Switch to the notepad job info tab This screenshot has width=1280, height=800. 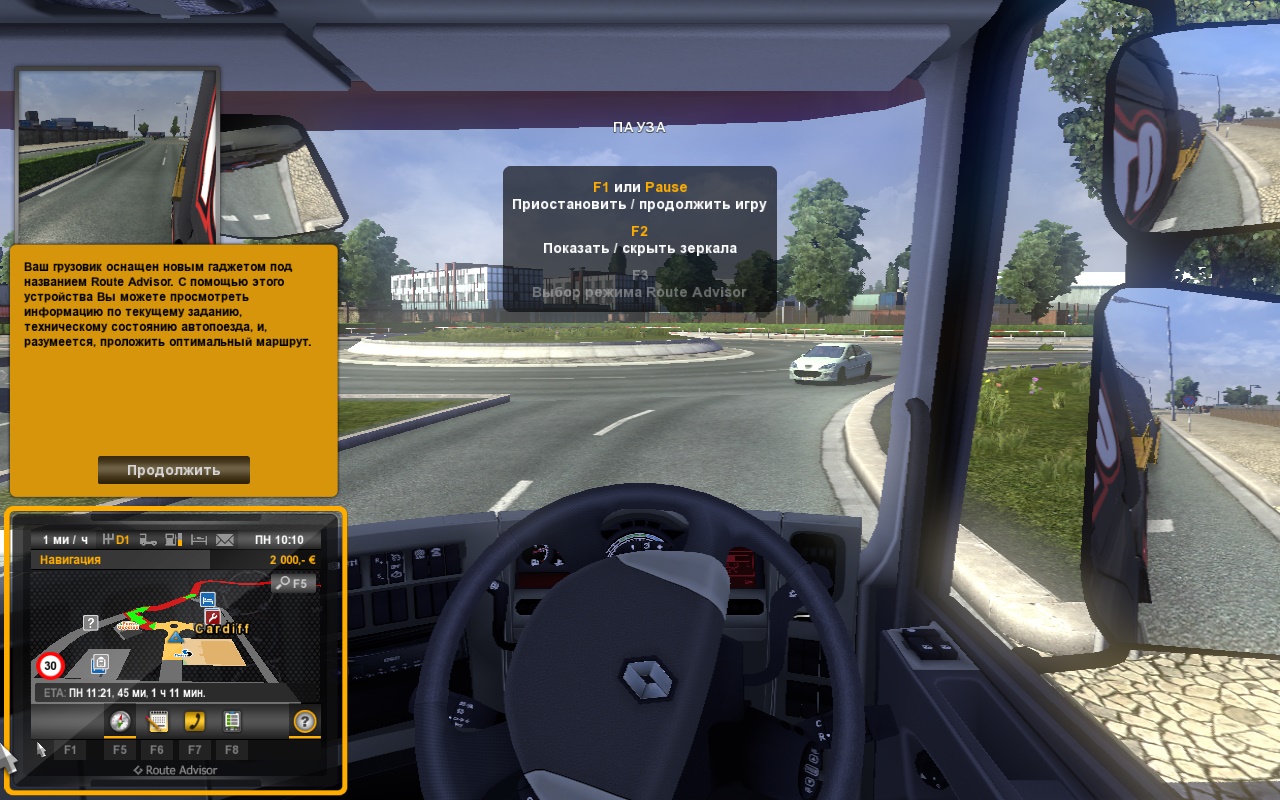(157, 721)
